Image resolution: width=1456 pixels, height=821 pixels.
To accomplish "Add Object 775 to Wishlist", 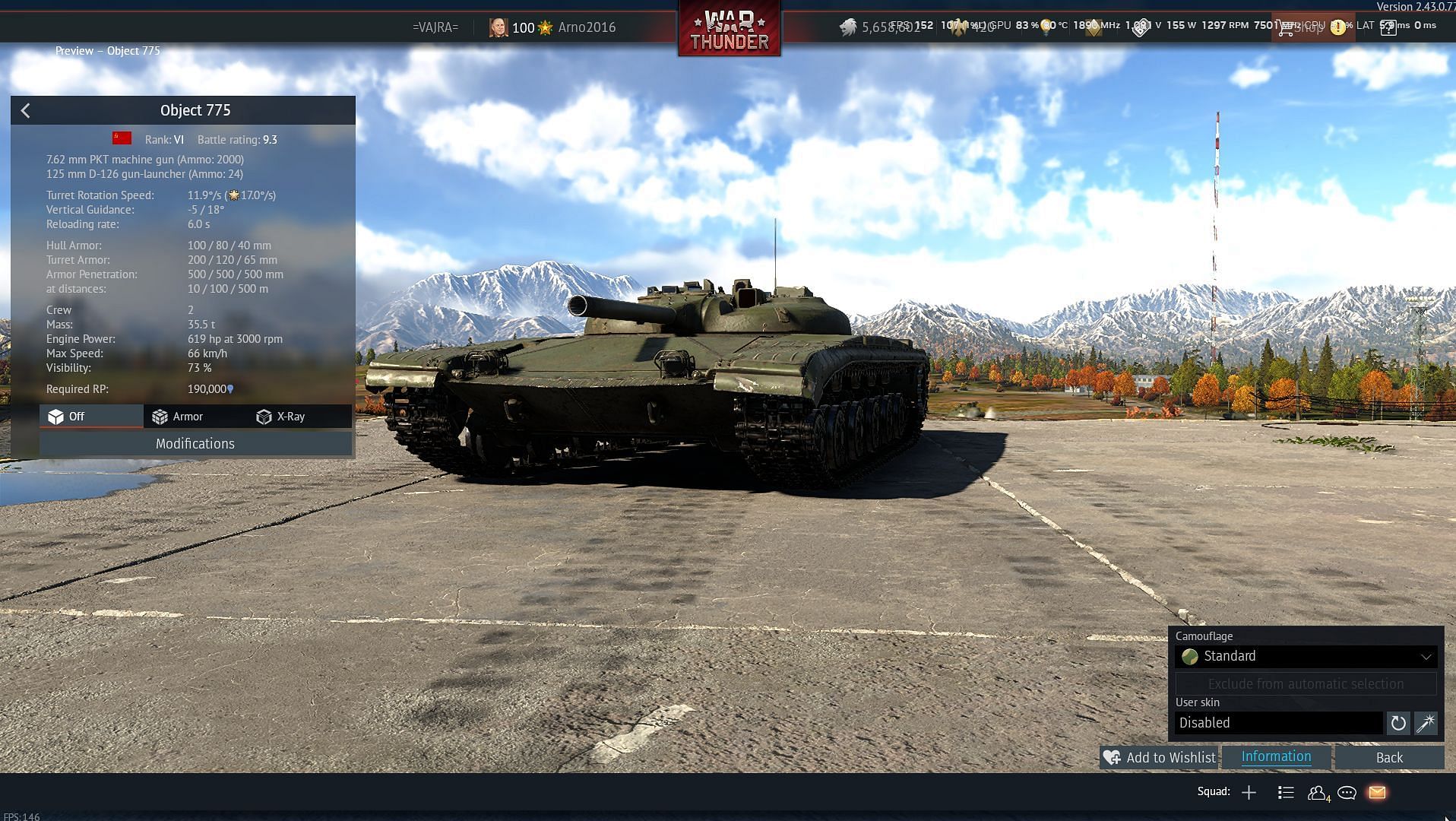I will 1159,758.
